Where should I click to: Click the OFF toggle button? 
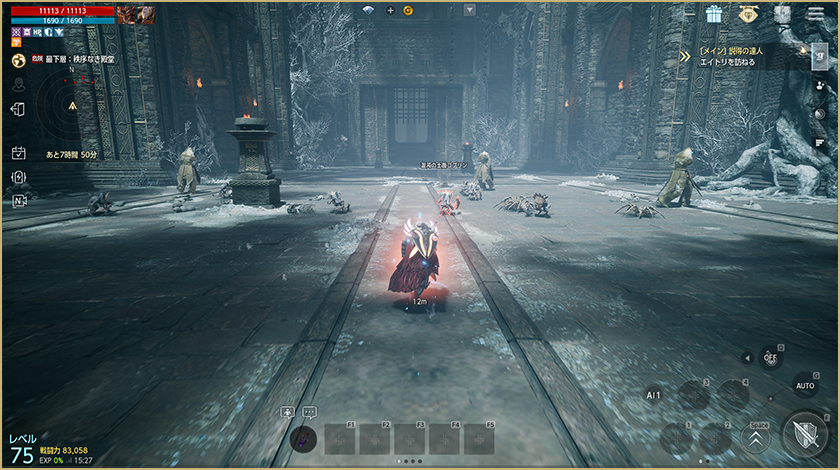769,357
